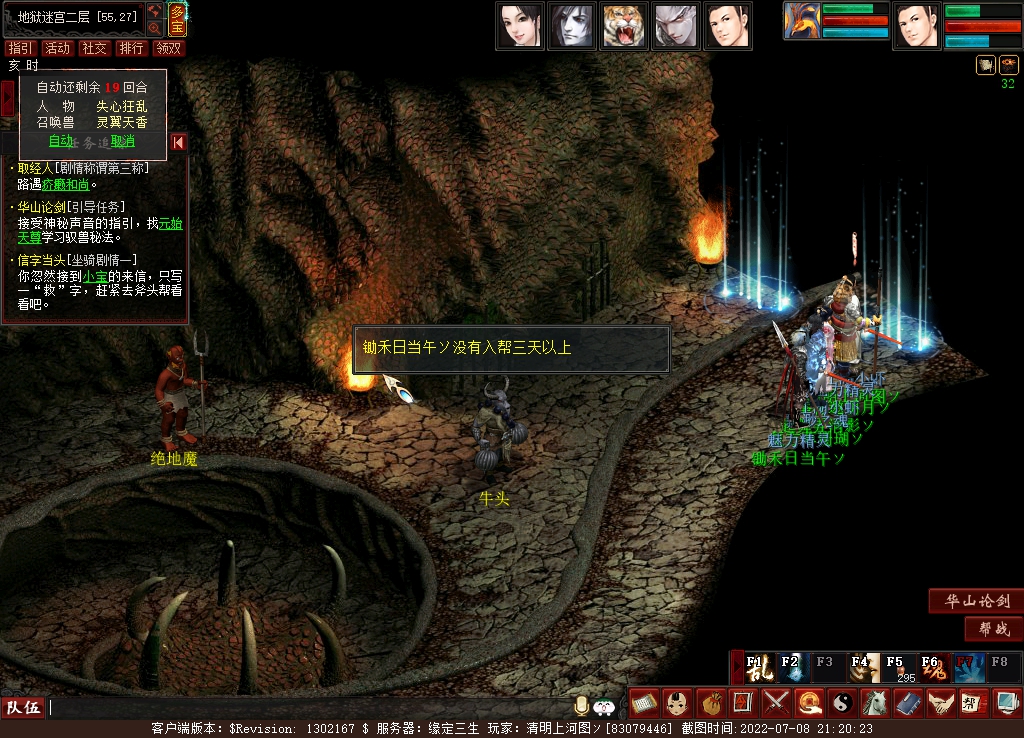Screen dimensions: 1024x738
Task: Open the 华山论剑 event button
Action: [x=975, y=601]
